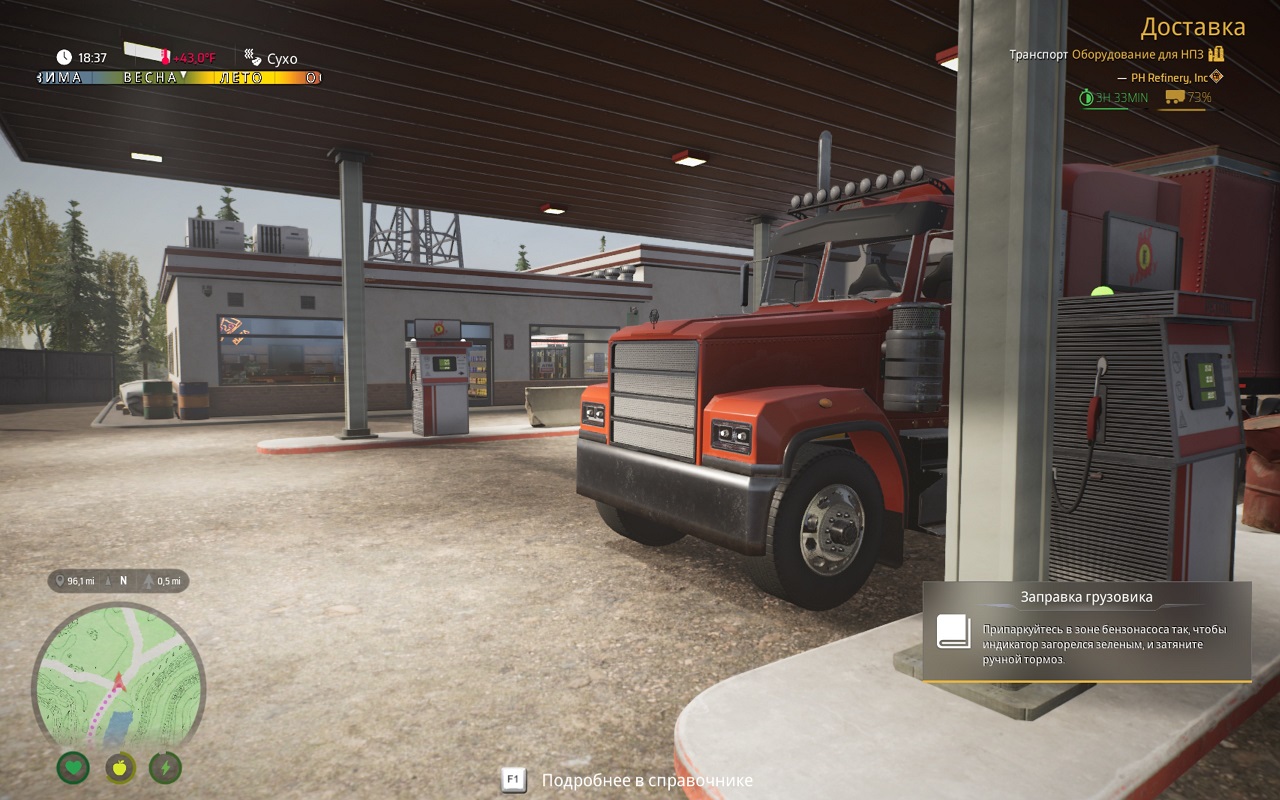Show the lightning bolt energy icon

[165, 768]
